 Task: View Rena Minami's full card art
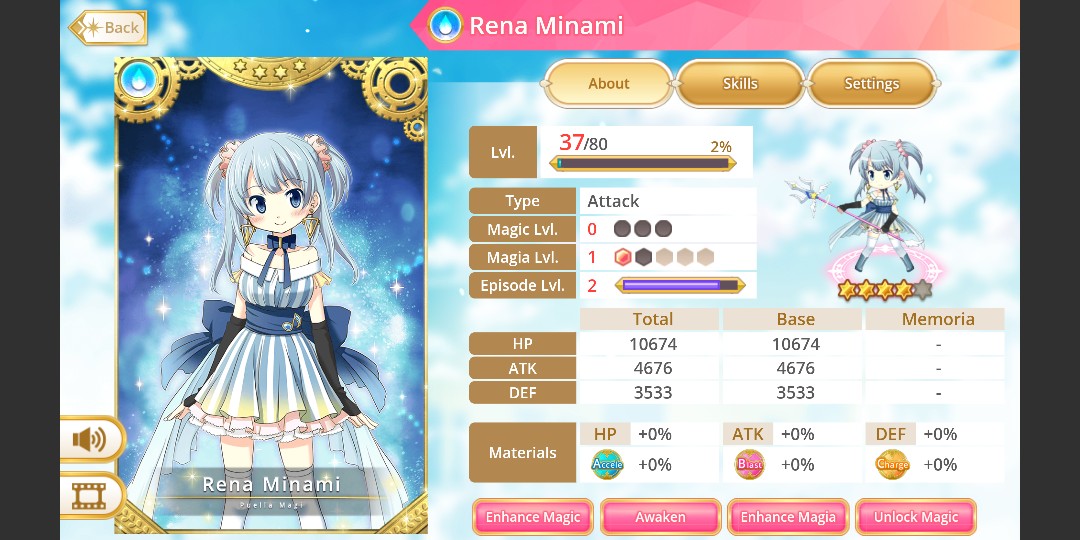271,290
